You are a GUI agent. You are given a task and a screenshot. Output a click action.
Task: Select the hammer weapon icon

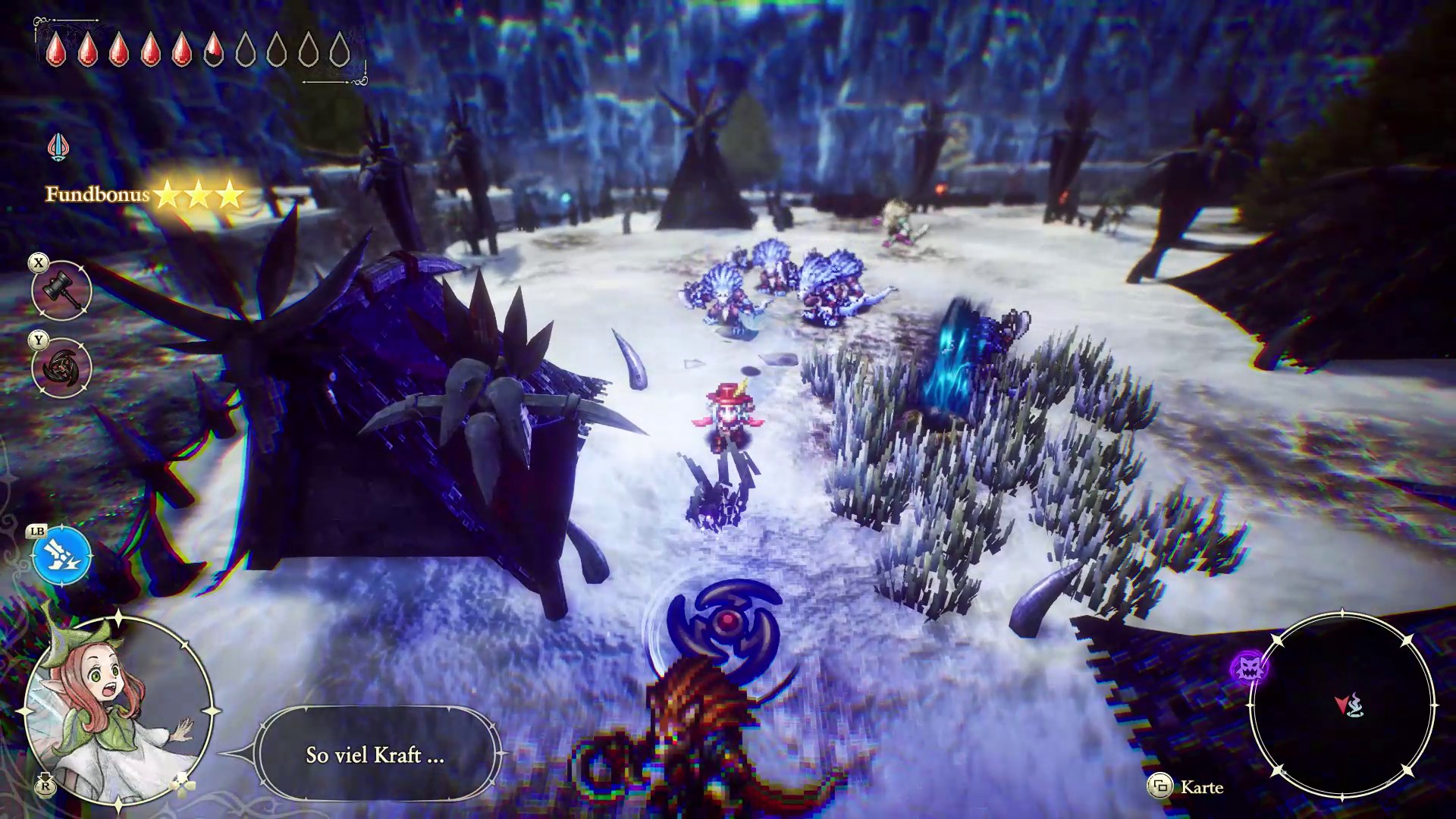coord(61,290)
